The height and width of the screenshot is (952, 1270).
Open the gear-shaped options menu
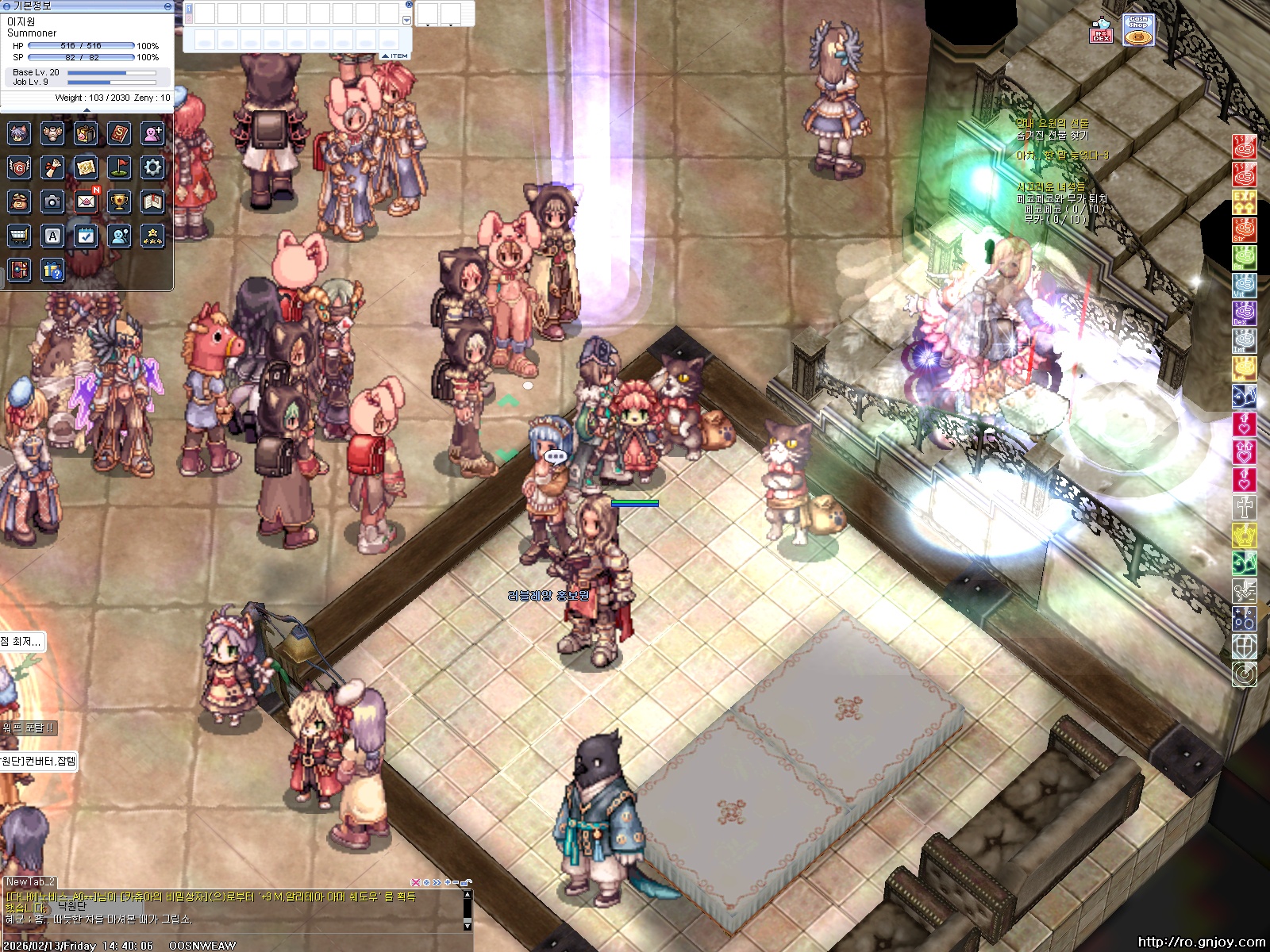coord(152,167)
